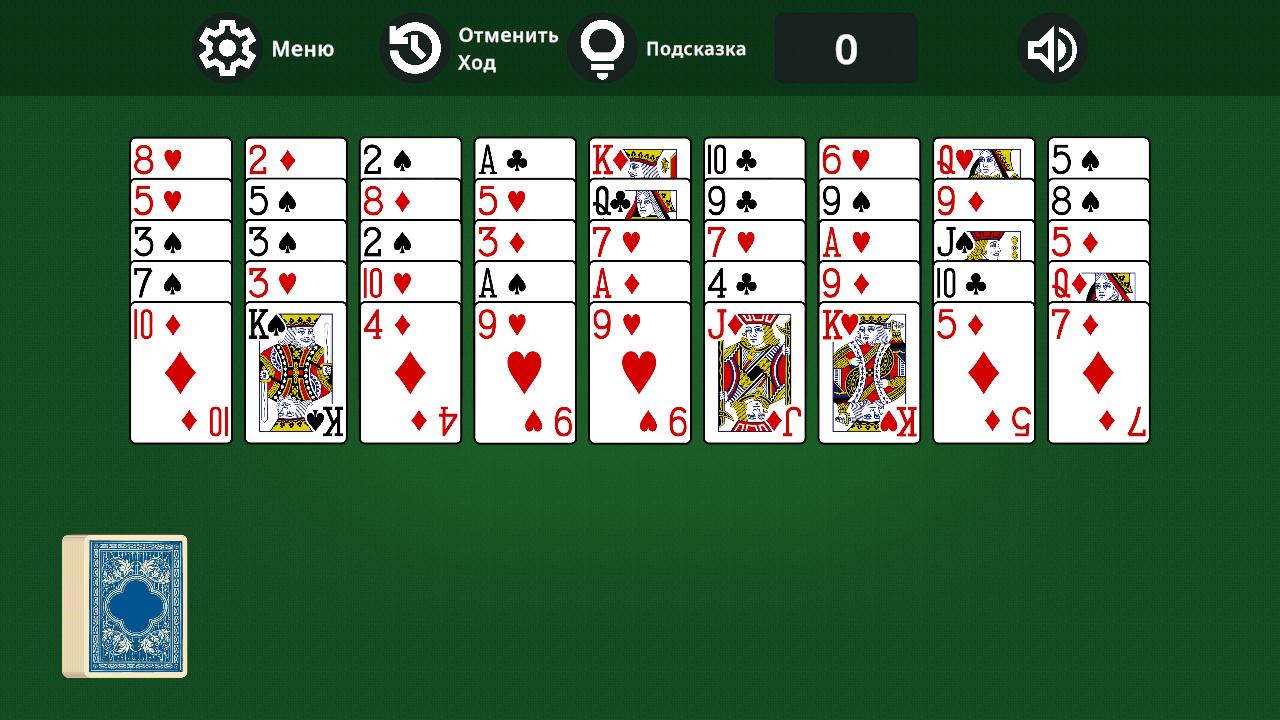Image resolution: width=1280 pixels, height=720 pixels.
Task: Select the 5 of Diamonds in eighth column
Action: (984, 370)
